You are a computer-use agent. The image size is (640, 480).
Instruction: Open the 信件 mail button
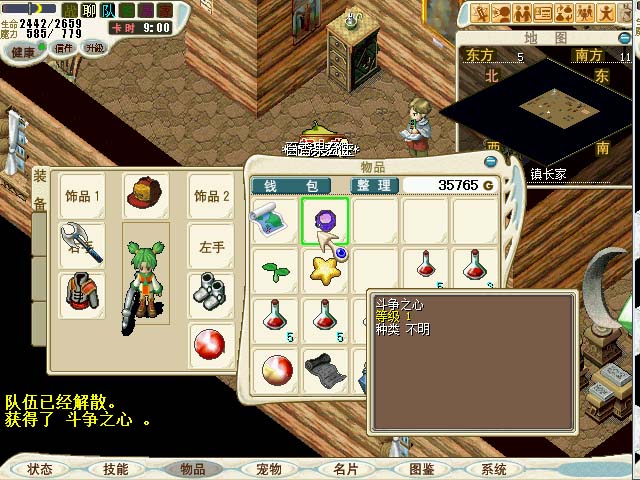64,47
